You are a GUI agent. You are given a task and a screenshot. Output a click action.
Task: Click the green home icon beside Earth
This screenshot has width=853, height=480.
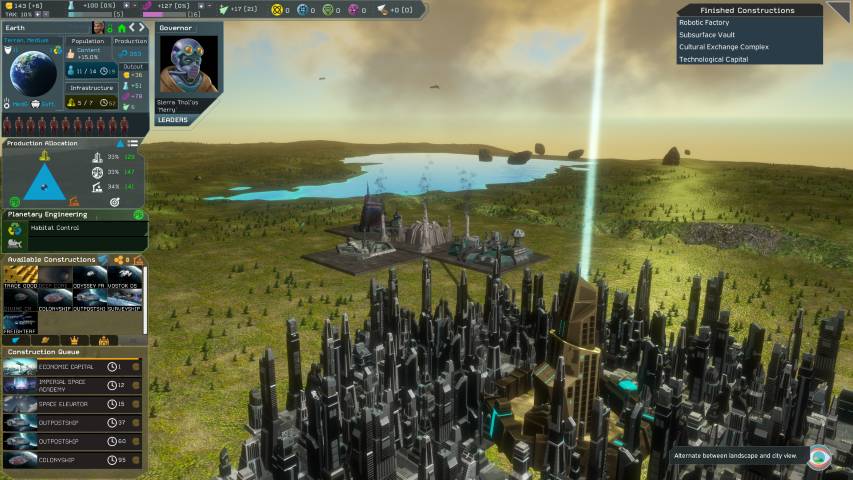click(122, 28)
